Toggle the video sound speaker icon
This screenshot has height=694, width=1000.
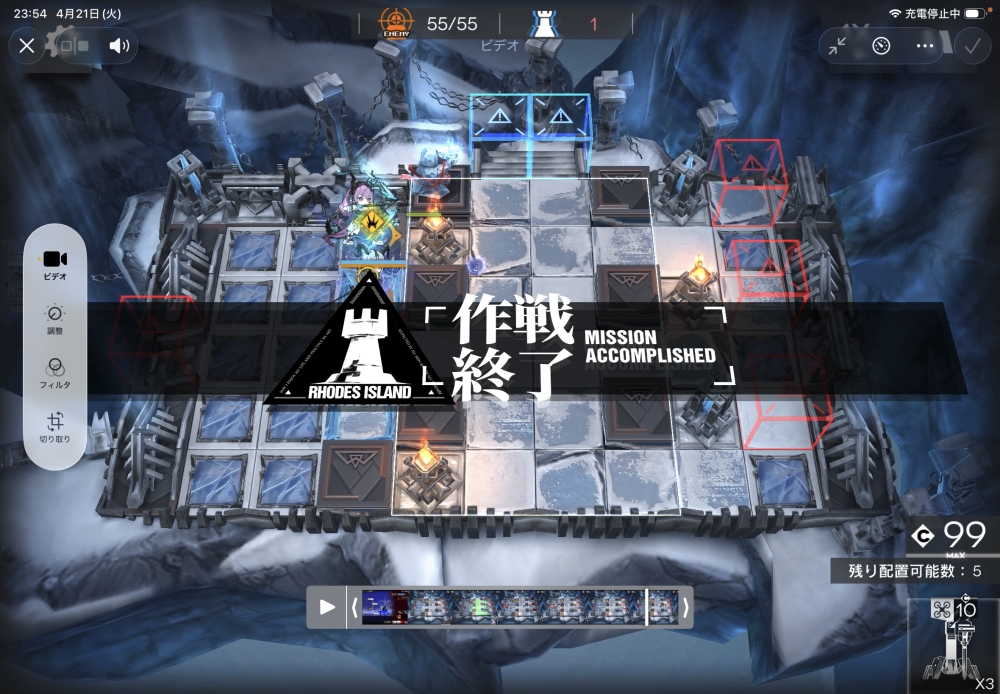click(119, 45)
